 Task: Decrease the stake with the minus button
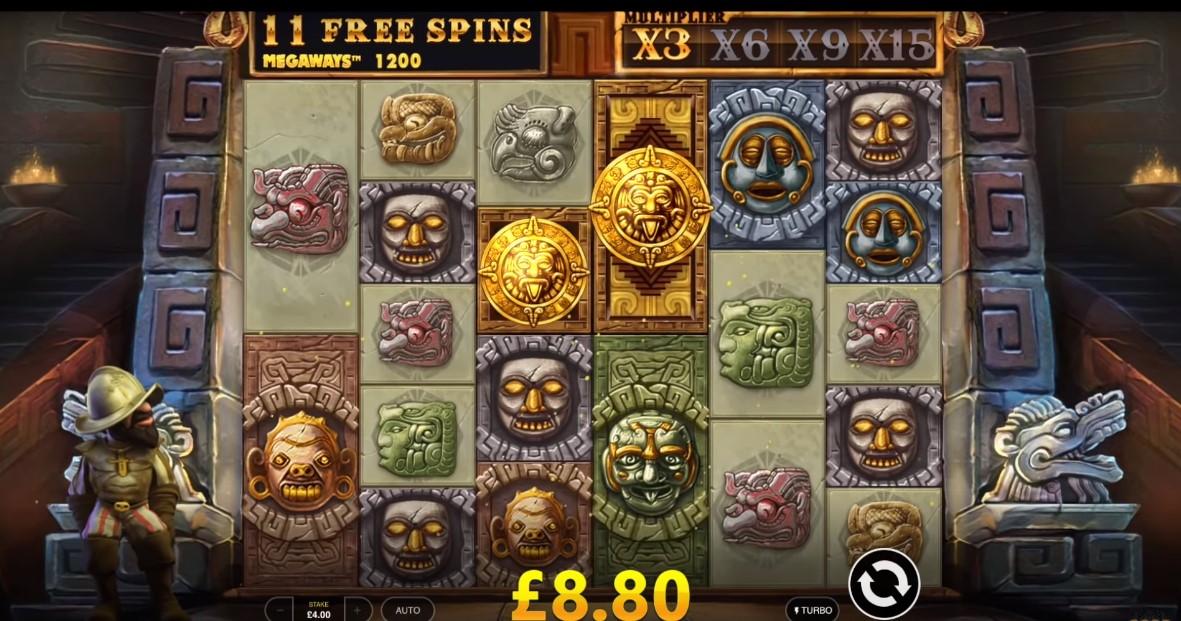pyautogui.click(x=281, y=609)
